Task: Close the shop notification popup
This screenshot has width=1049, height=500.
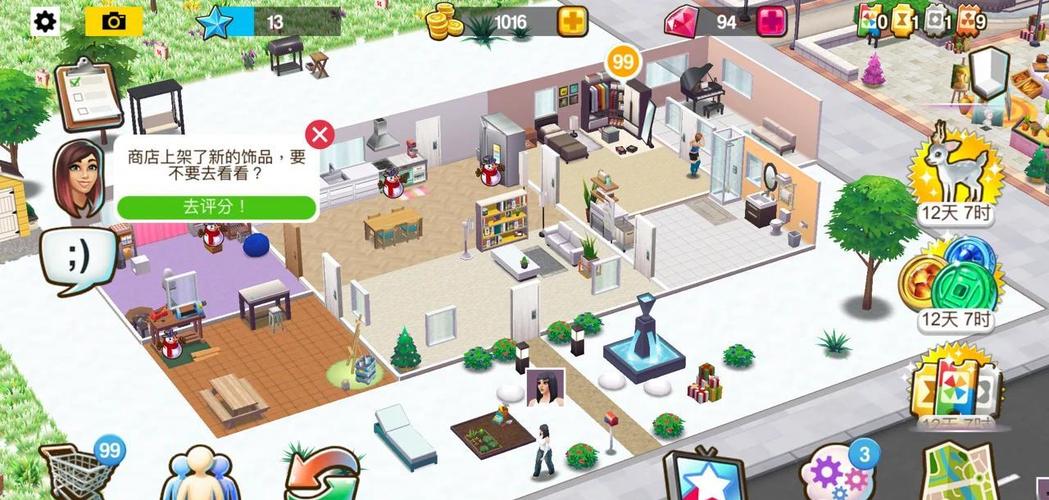Action: 319,134
